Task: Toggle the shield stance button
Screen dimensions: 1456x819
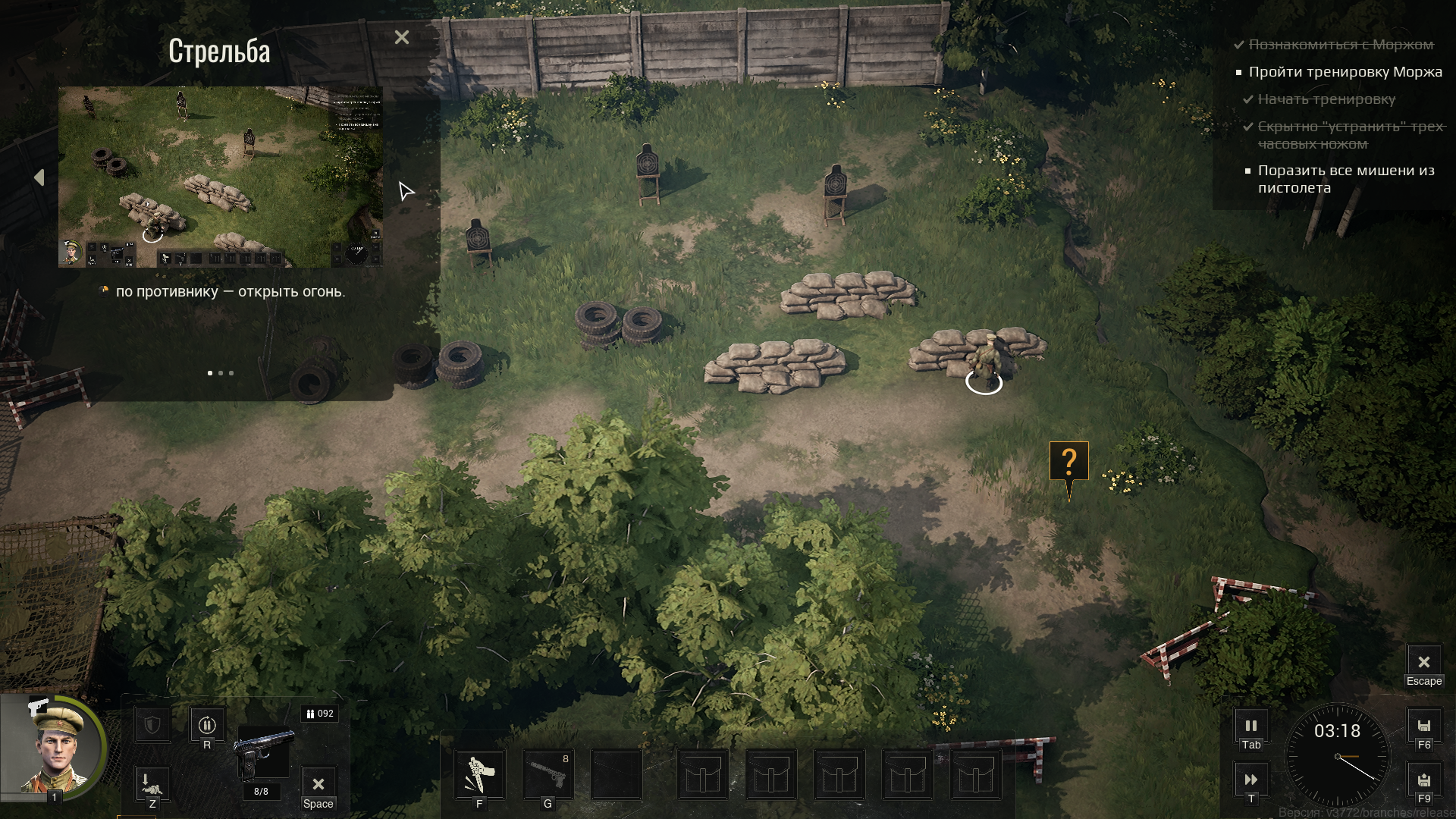Action: (152, 726)
